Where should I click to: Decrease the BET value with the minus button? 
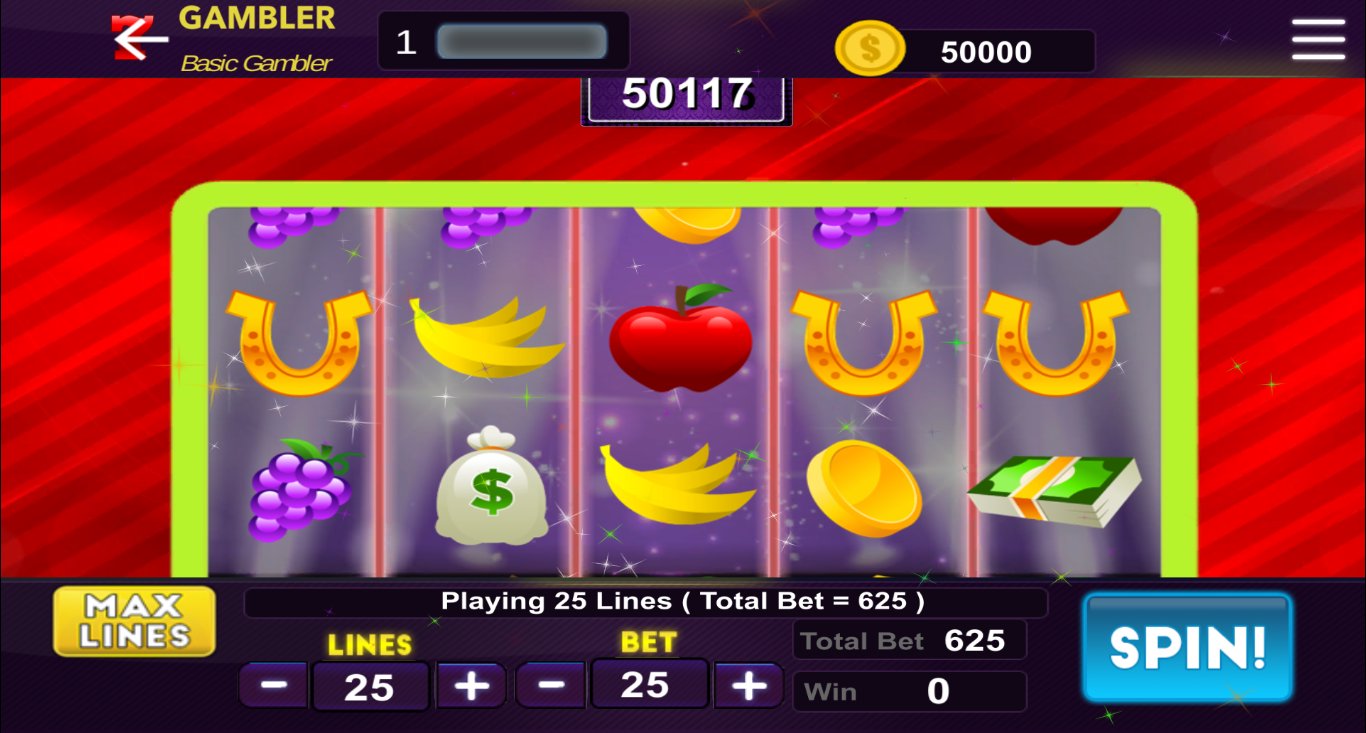click(x=550, y=685)
